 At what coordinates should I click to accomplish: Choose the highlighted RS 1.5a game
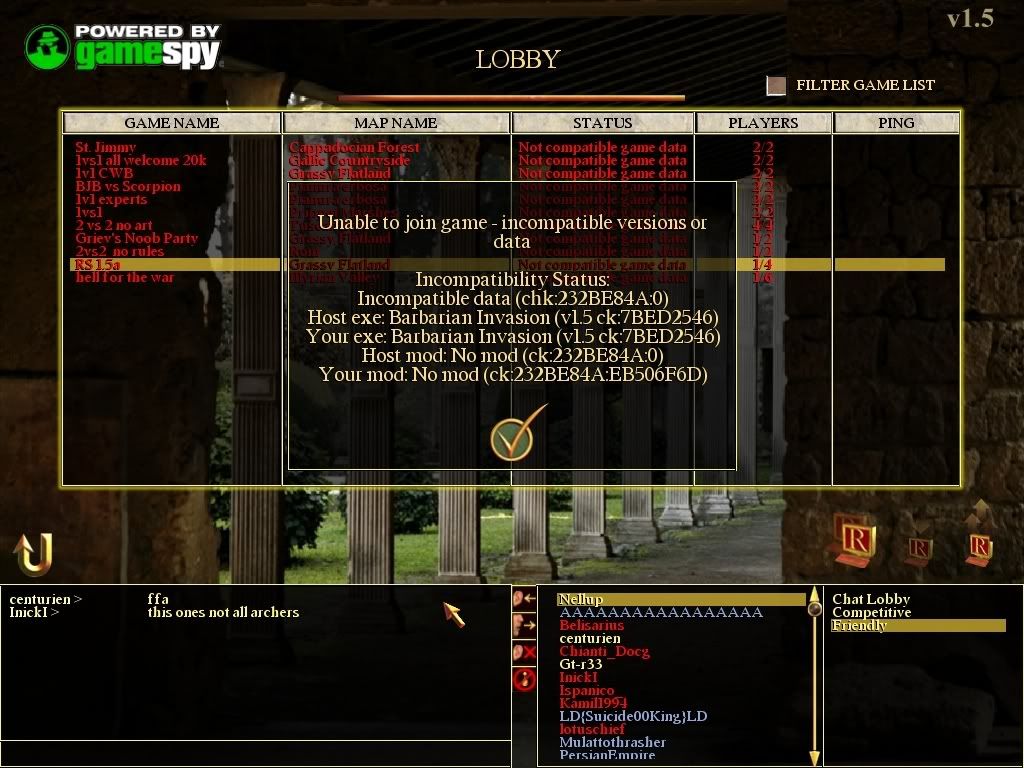pos(98,265)
